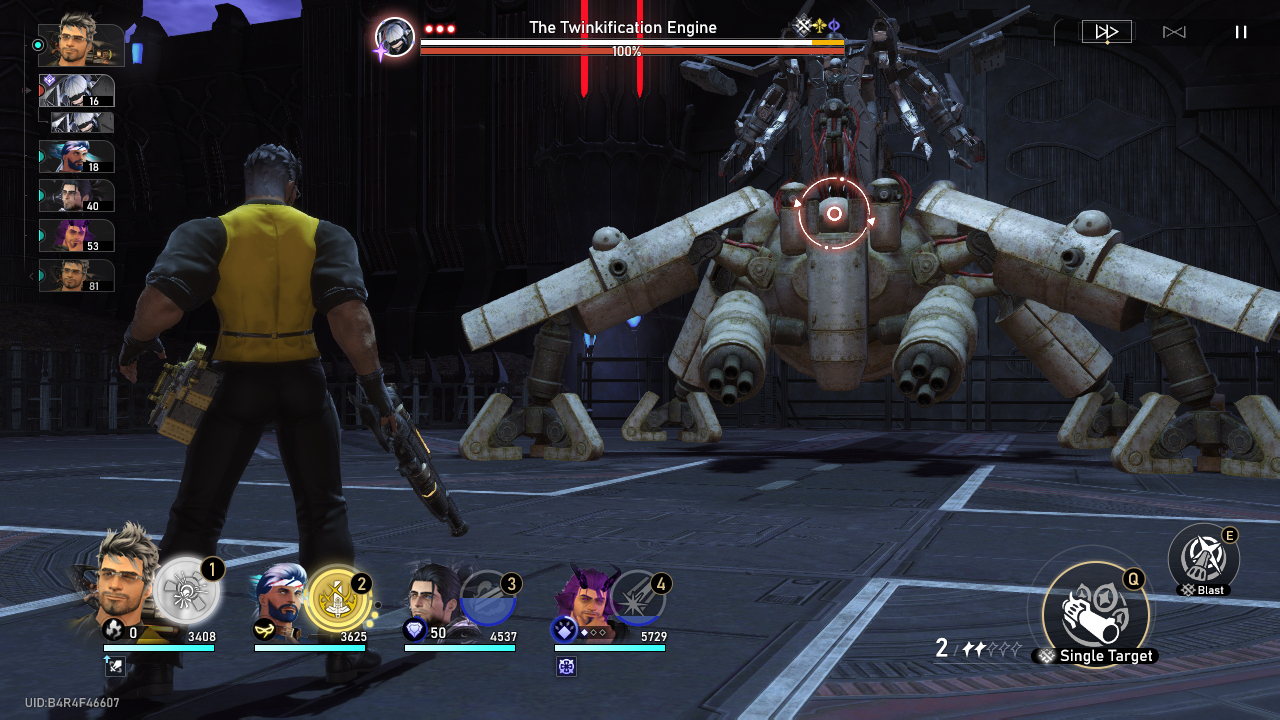Select the third character's ultimate icon
The height and width of the screenshot is (720, 1280).
pyautogui.click(x=488, y=598)
